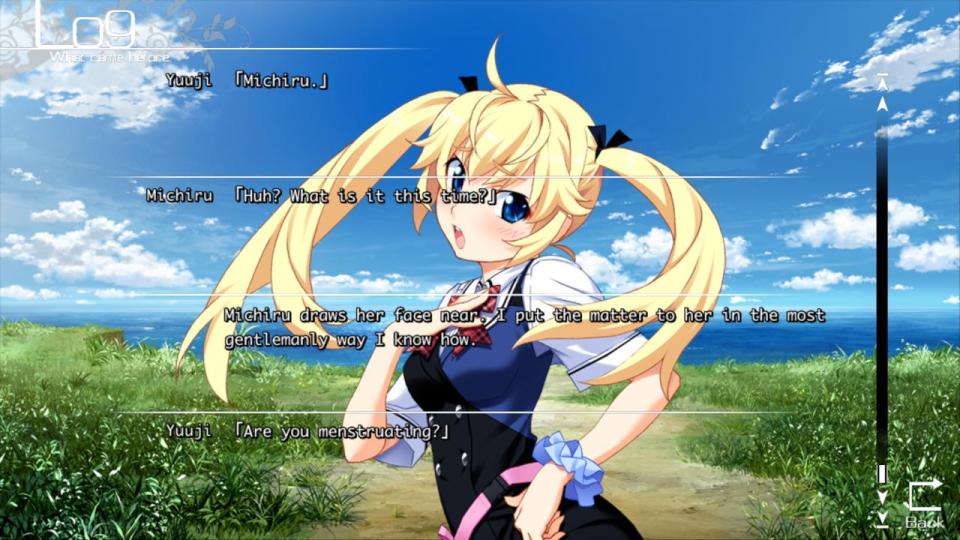Click the scroll-down arrow on the log scrollbar
960x540 pixels.
coord(882,497)
